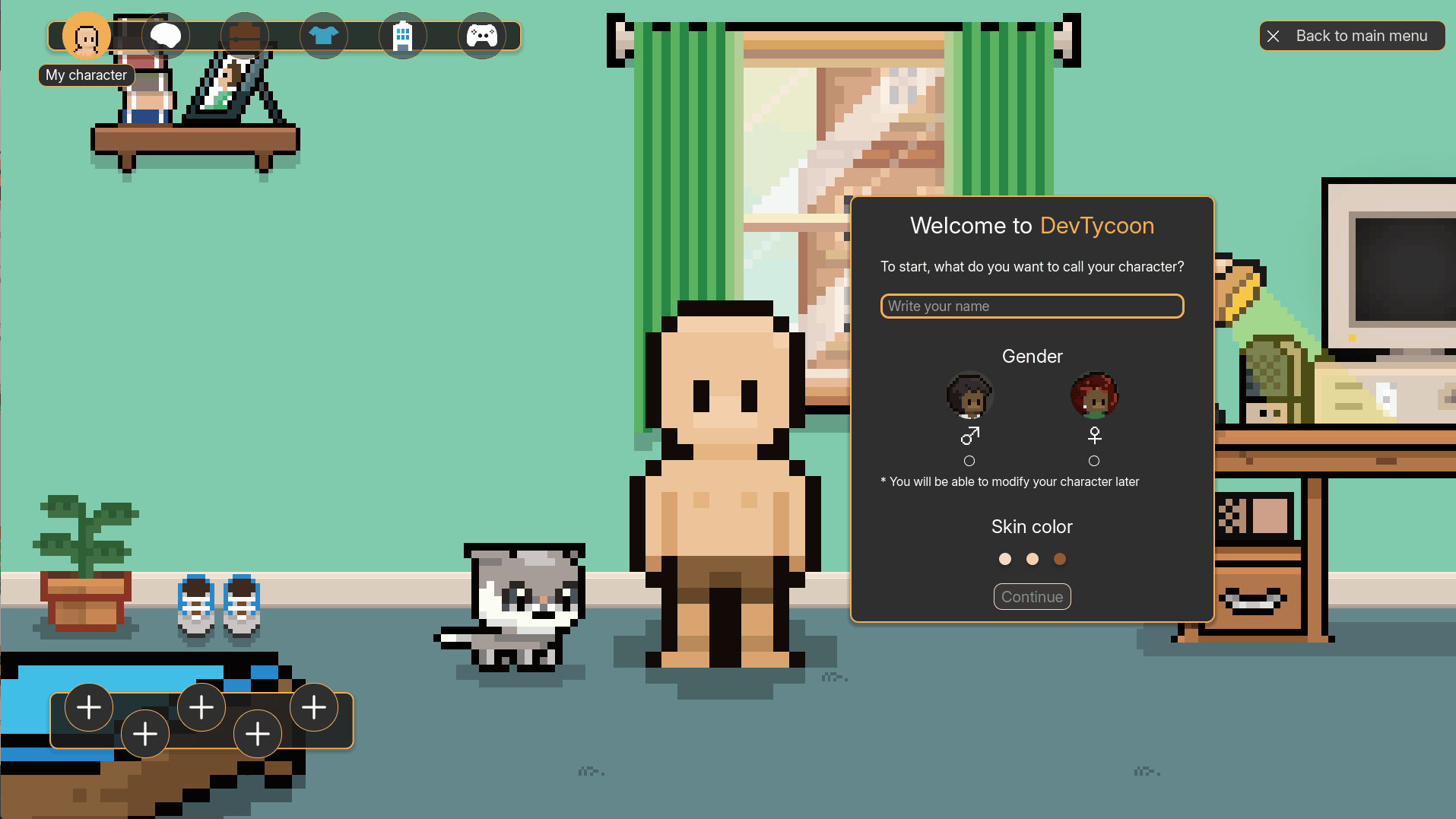Open the hat customization icon

click(x=245, y=35)
